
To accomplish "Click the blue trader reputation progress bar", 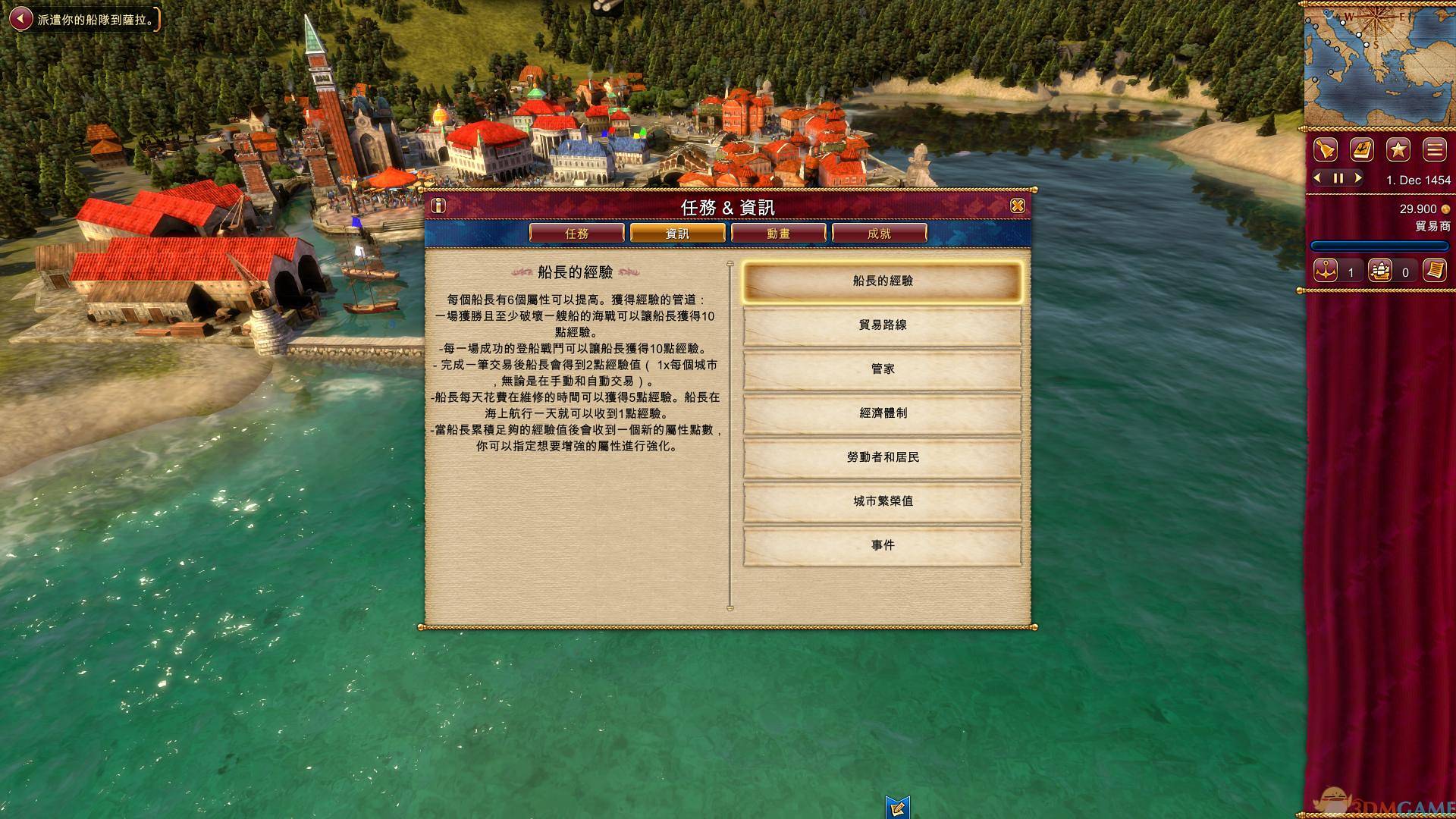I will click(x=1380, y=244).
